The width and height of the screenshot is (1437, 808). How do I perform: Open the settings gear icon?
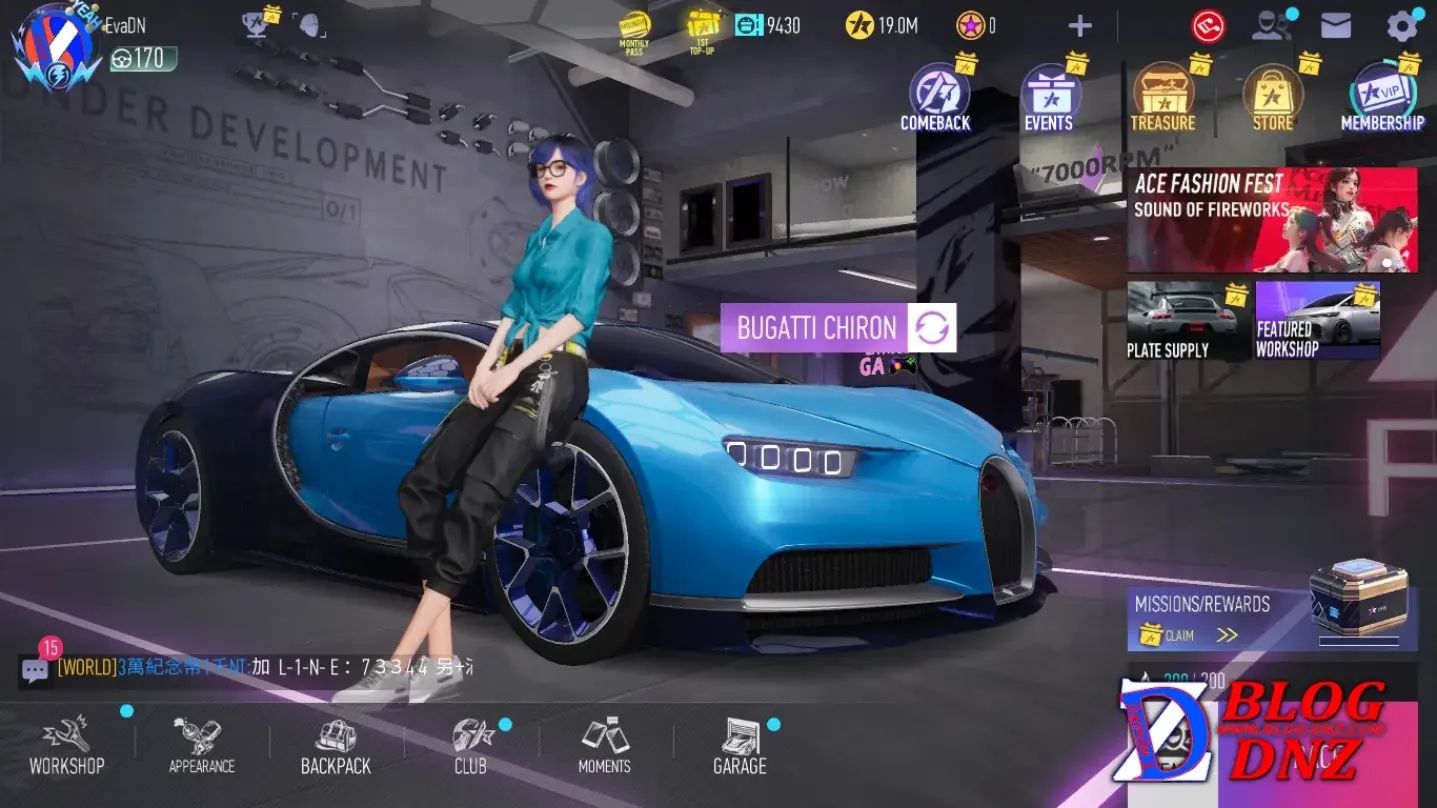coord(1402,26)
